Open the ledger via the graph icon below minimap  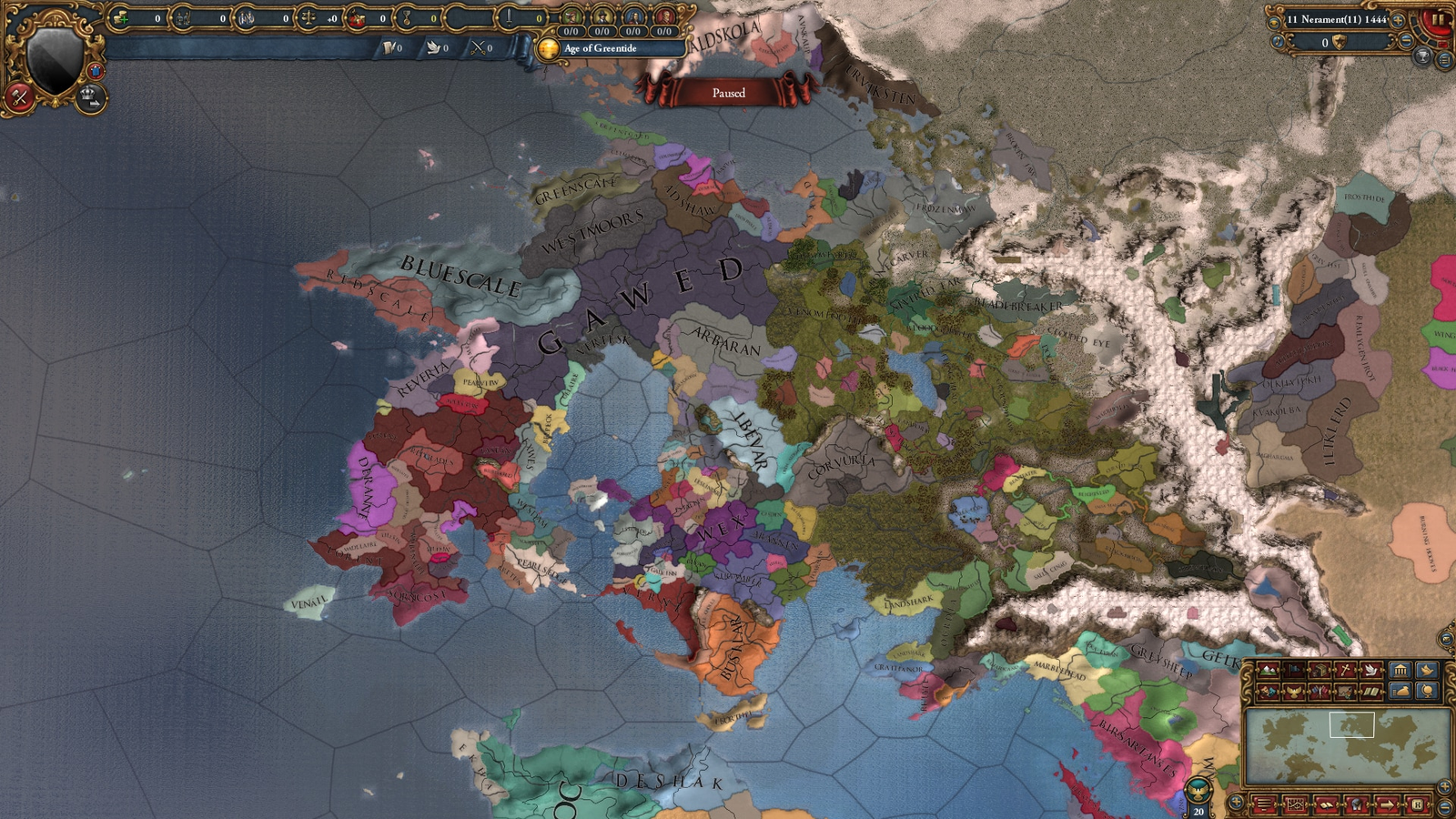point(1295,804)
